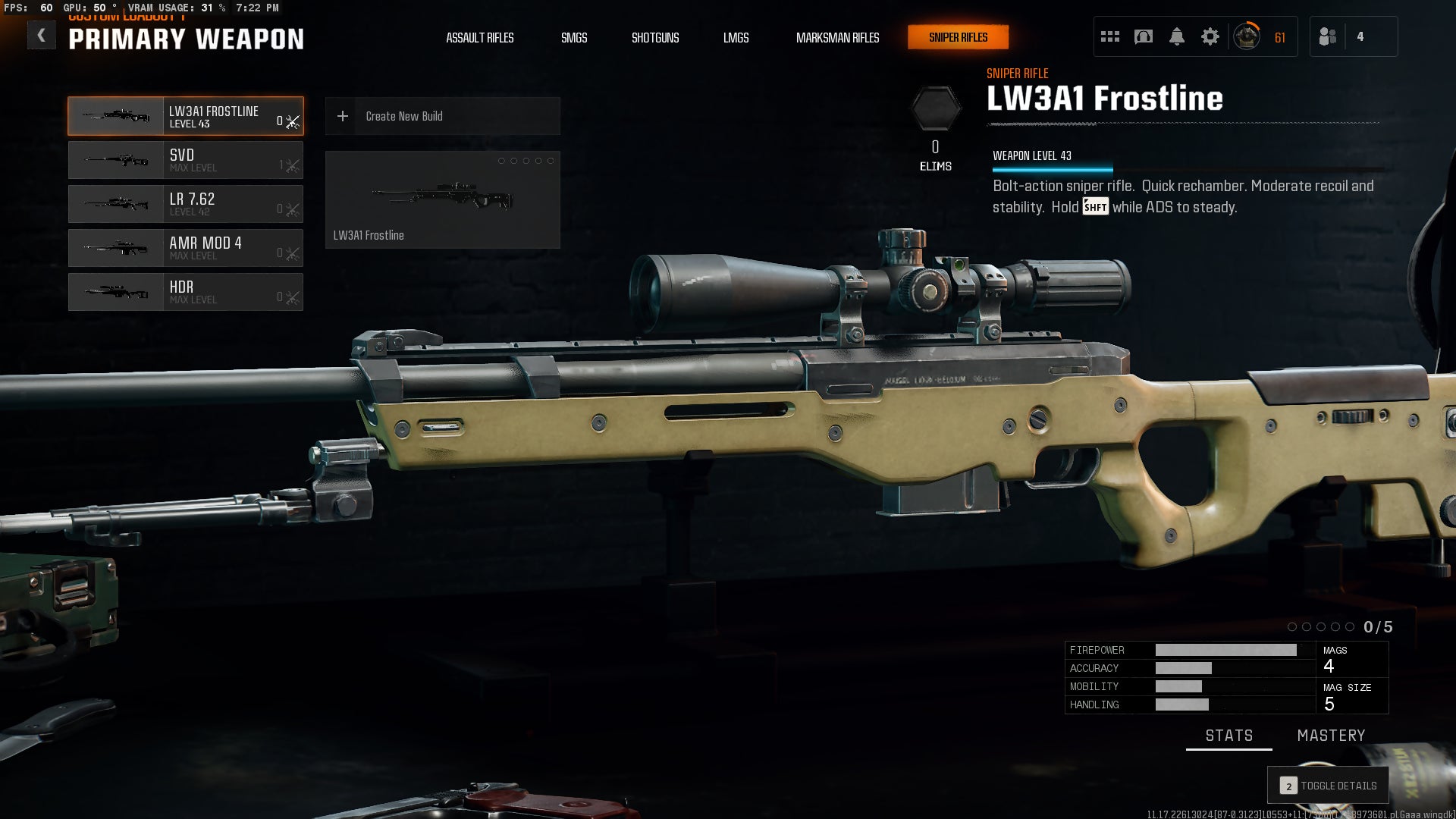View notifications via the bell icon
The image size is (1456, 819).
[1177, 36]
